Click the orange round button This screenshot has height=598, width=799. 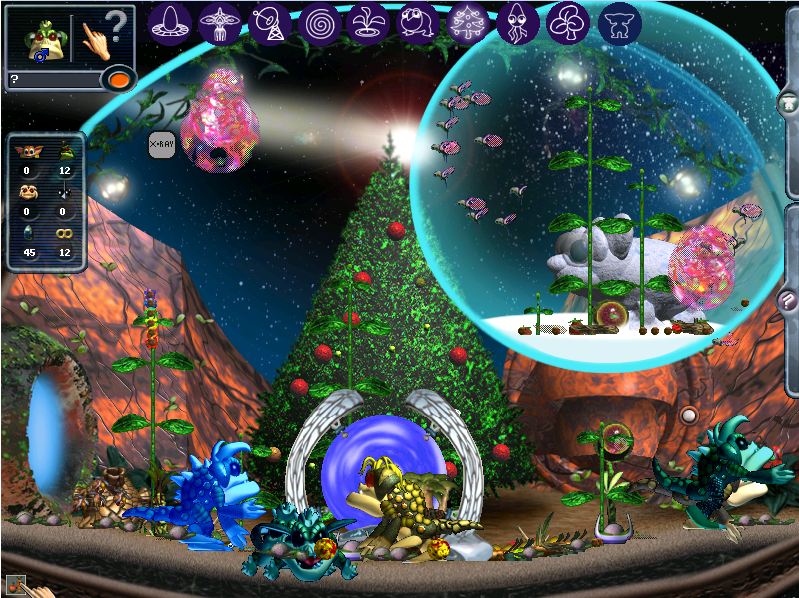pyautogui.click(x=120, y=79)
